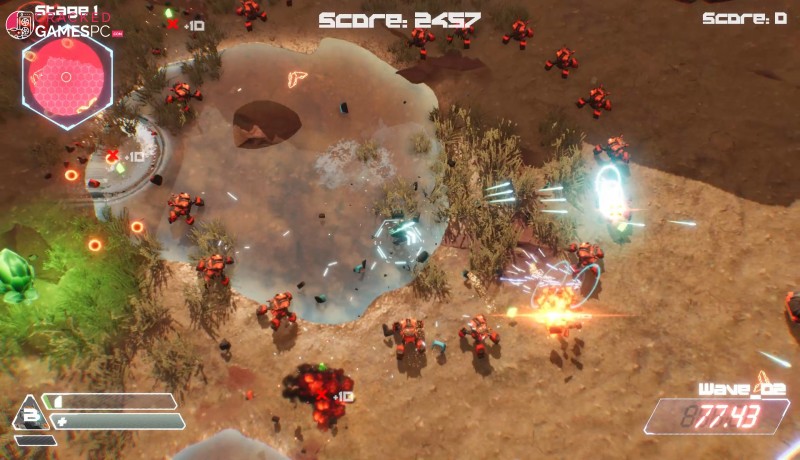
Task: Select the triangular lives counter icon
Action: tap(30, 414)
